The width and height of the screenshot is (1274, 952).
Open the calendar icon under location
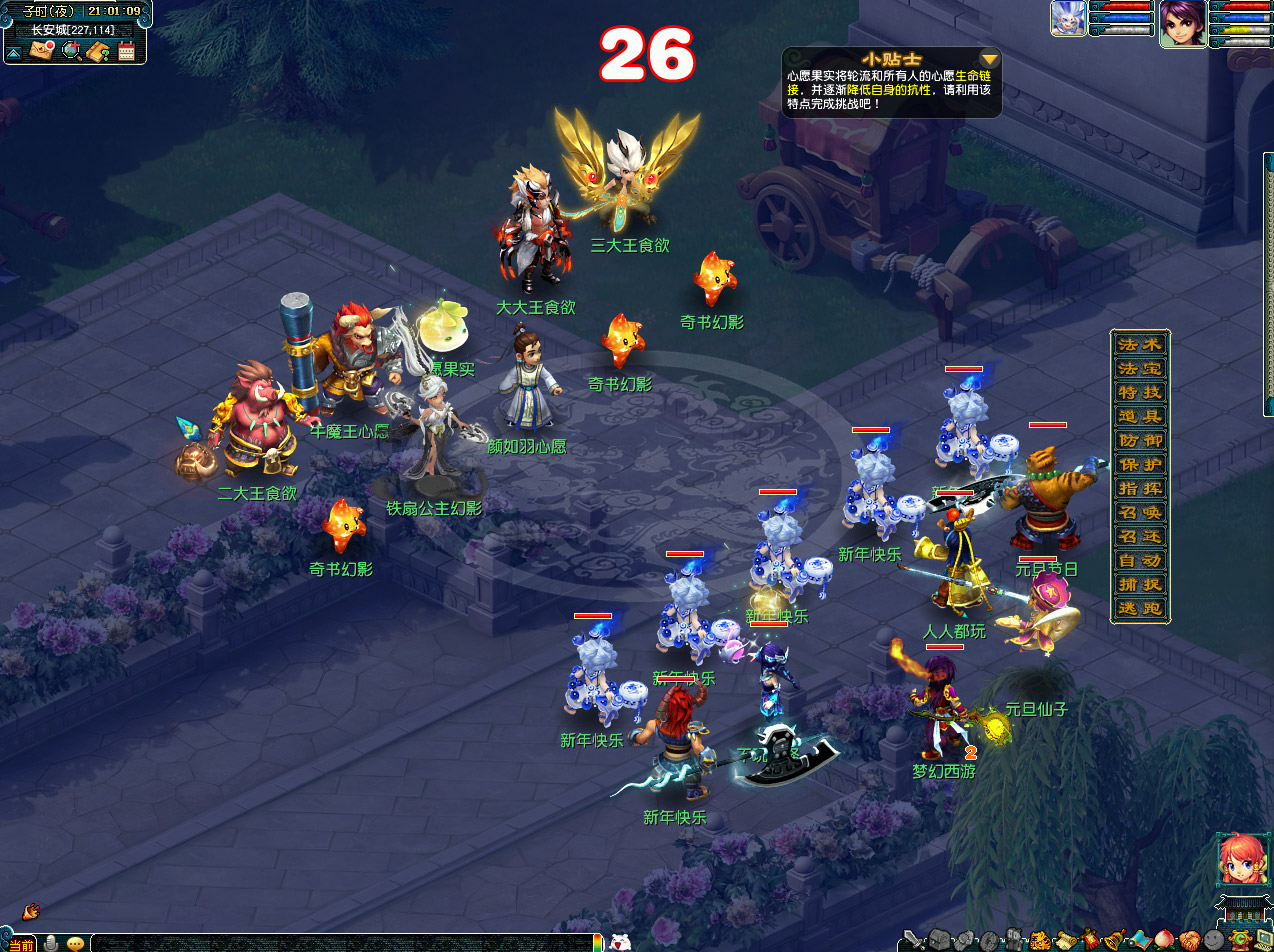click(126, 52)
